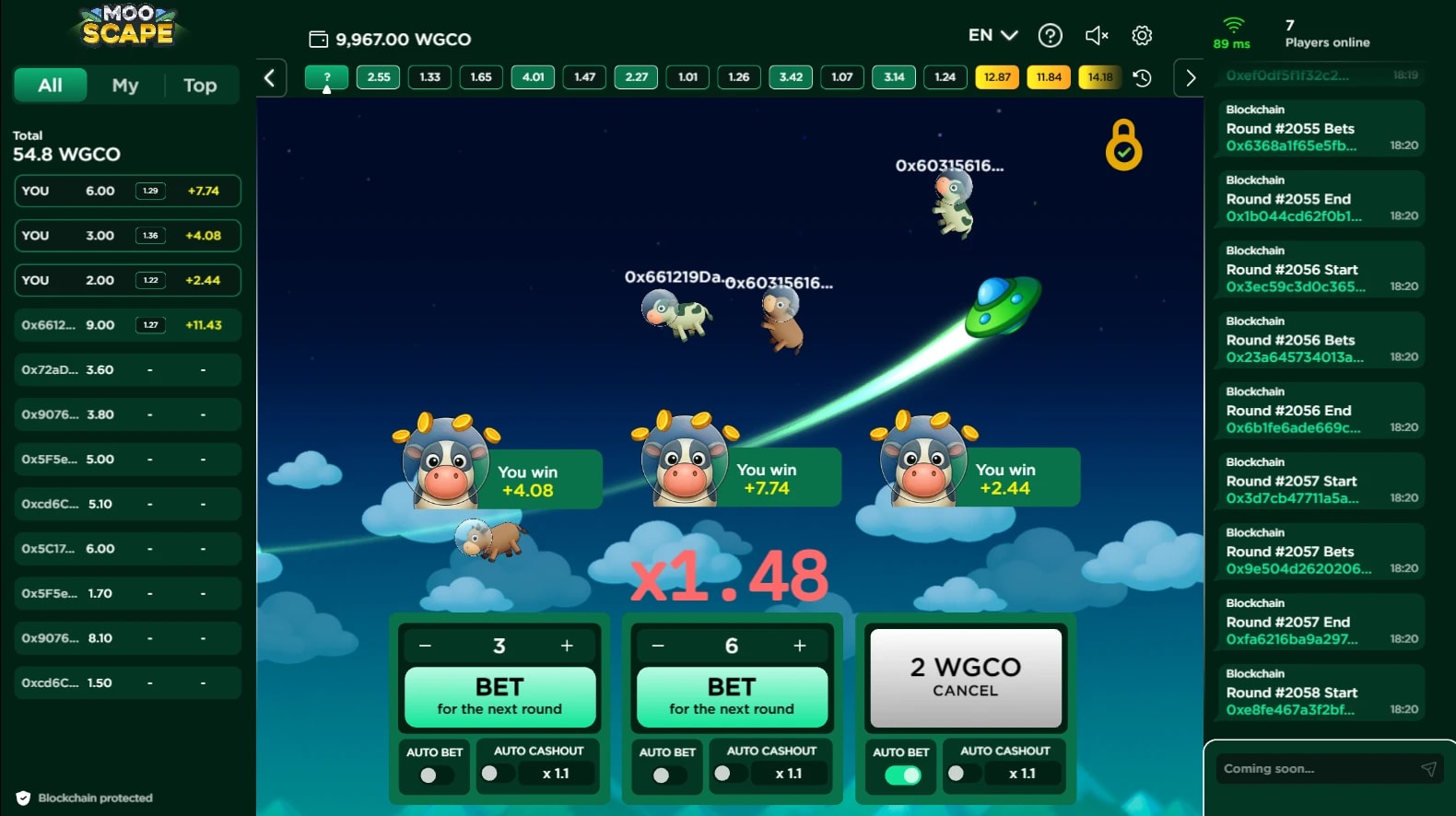Switch to the My bets tab
This screenshot has height=816, width=1456.
[x=125, y=86]
